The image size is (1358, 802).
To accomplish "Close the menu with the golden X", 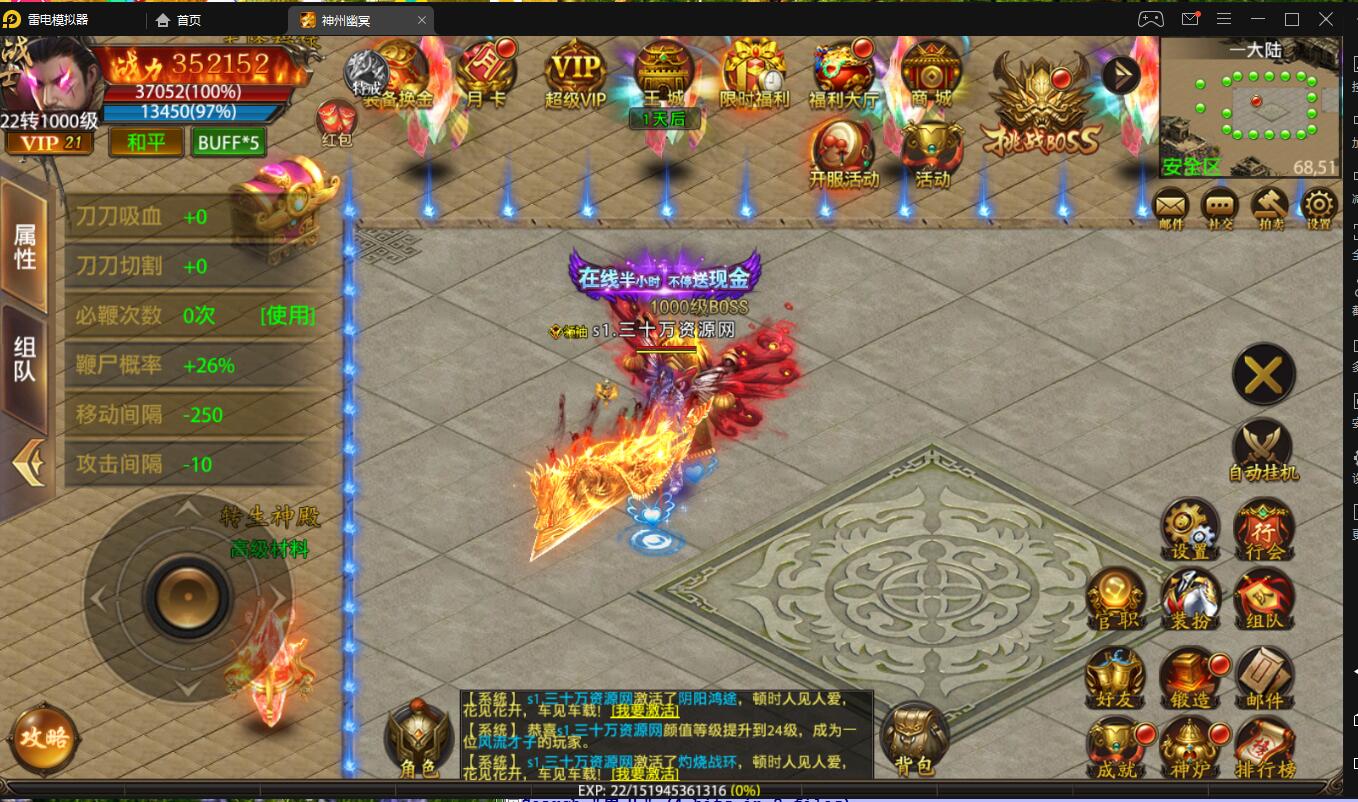I will coord(1264,376).
